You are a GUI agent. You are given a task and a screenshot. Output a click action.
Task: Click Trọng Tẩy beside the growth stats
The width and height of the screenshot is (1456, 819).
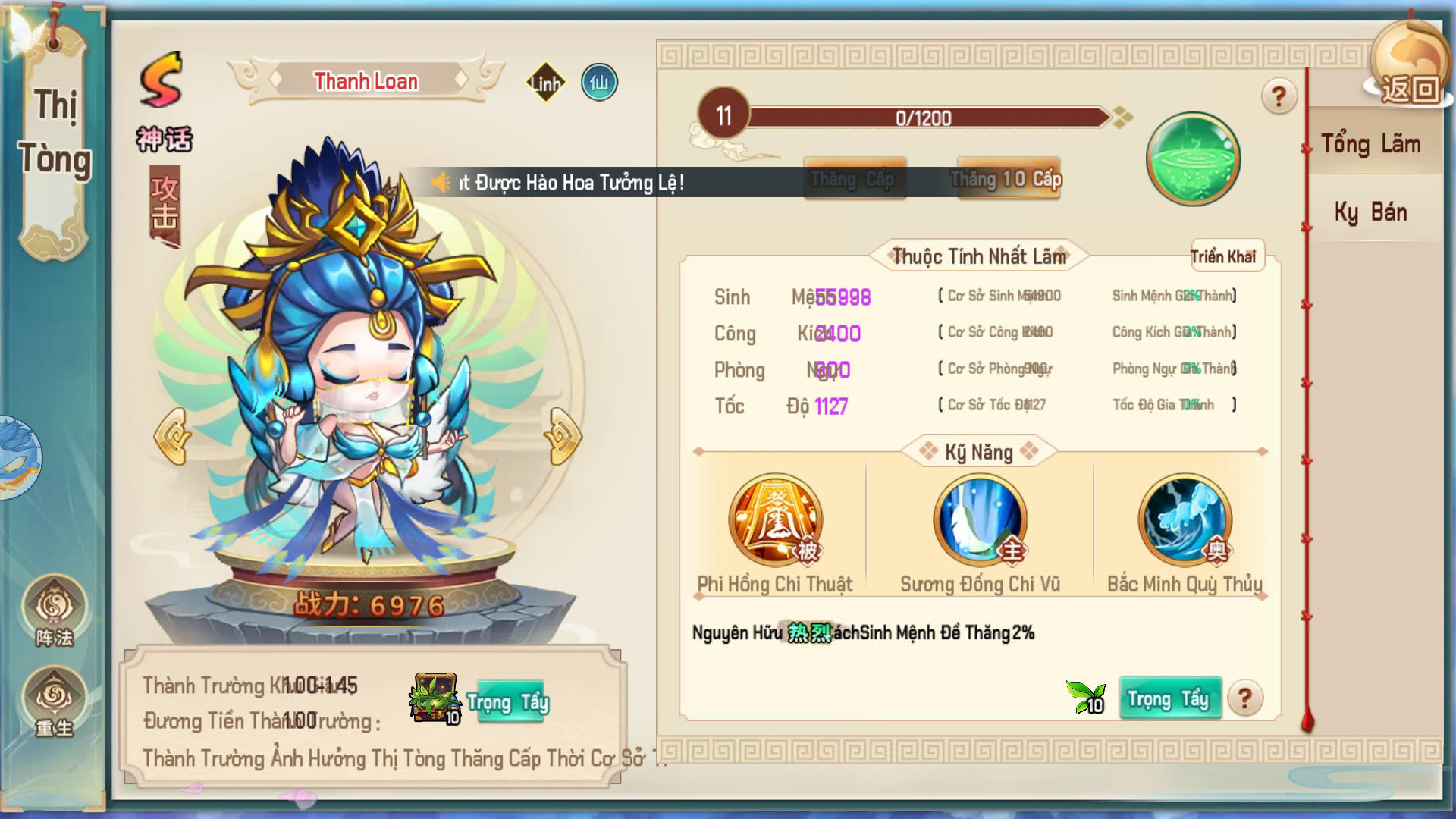click(x=508, y=703)
